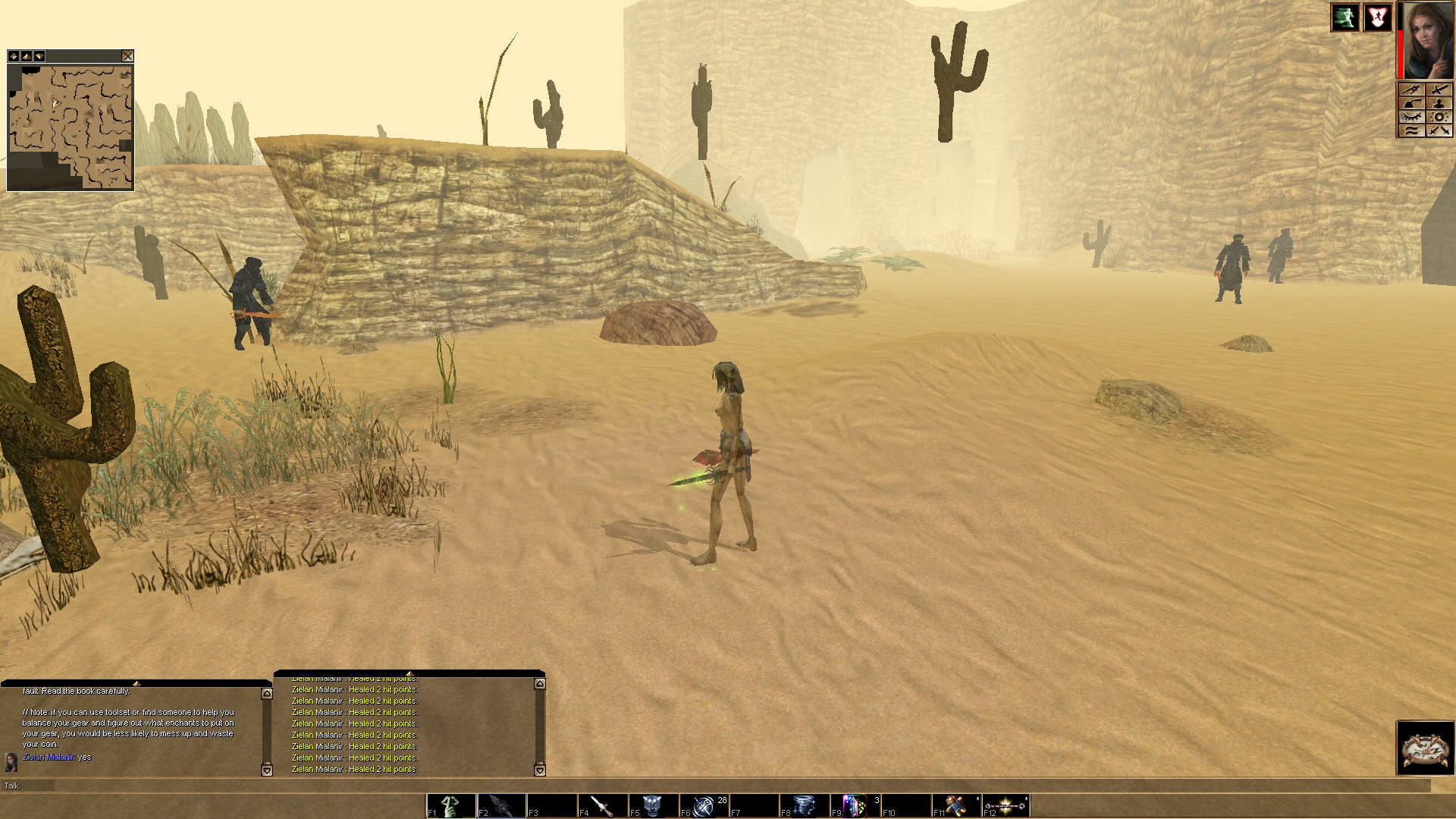Viewport: 1456px width, 819px height.
Task: Activate the F1 hushing hand slot
Action: coord(451,805)
